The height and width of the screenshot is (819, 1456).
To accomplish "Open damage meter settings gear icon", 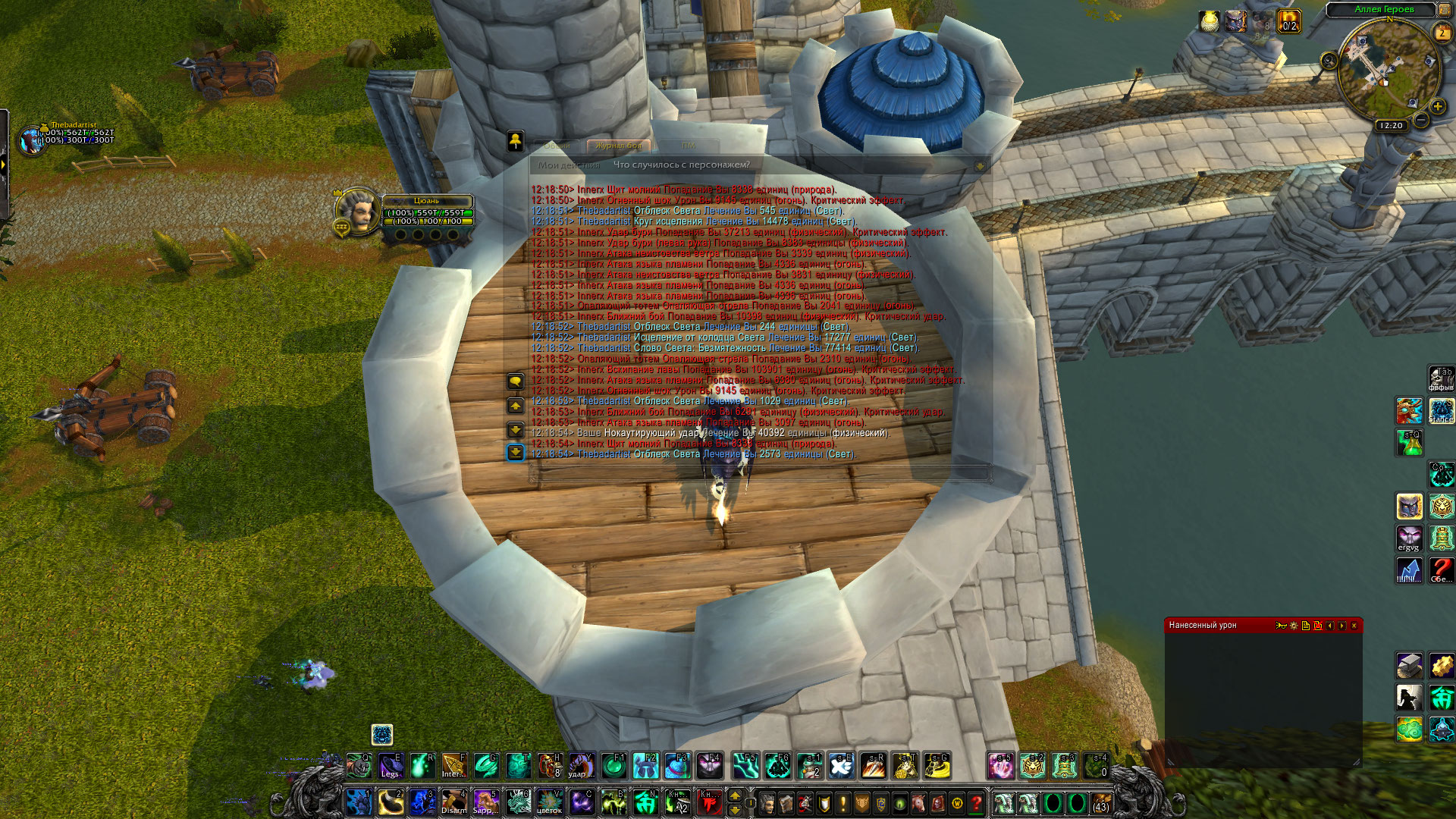I will (1294, 626).
